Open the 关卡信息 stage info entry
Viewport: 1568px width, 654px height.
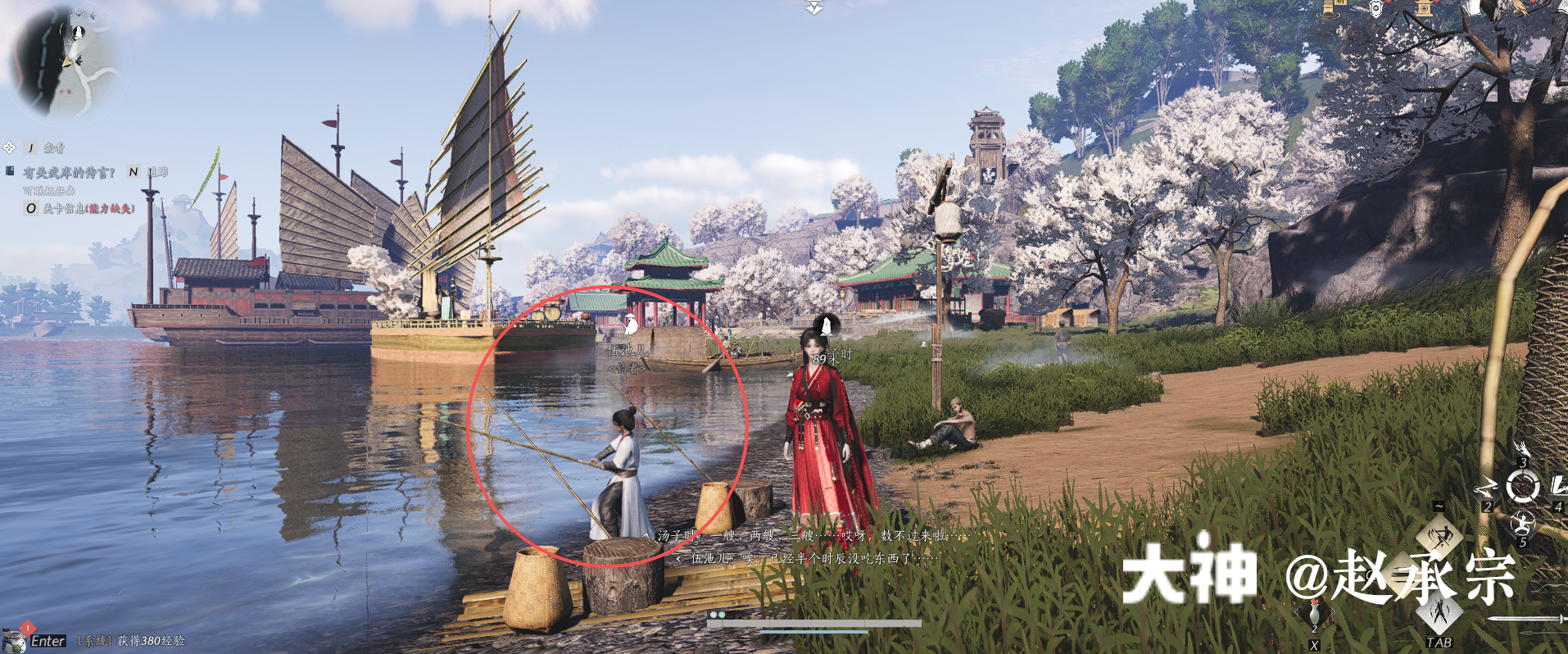88,208
